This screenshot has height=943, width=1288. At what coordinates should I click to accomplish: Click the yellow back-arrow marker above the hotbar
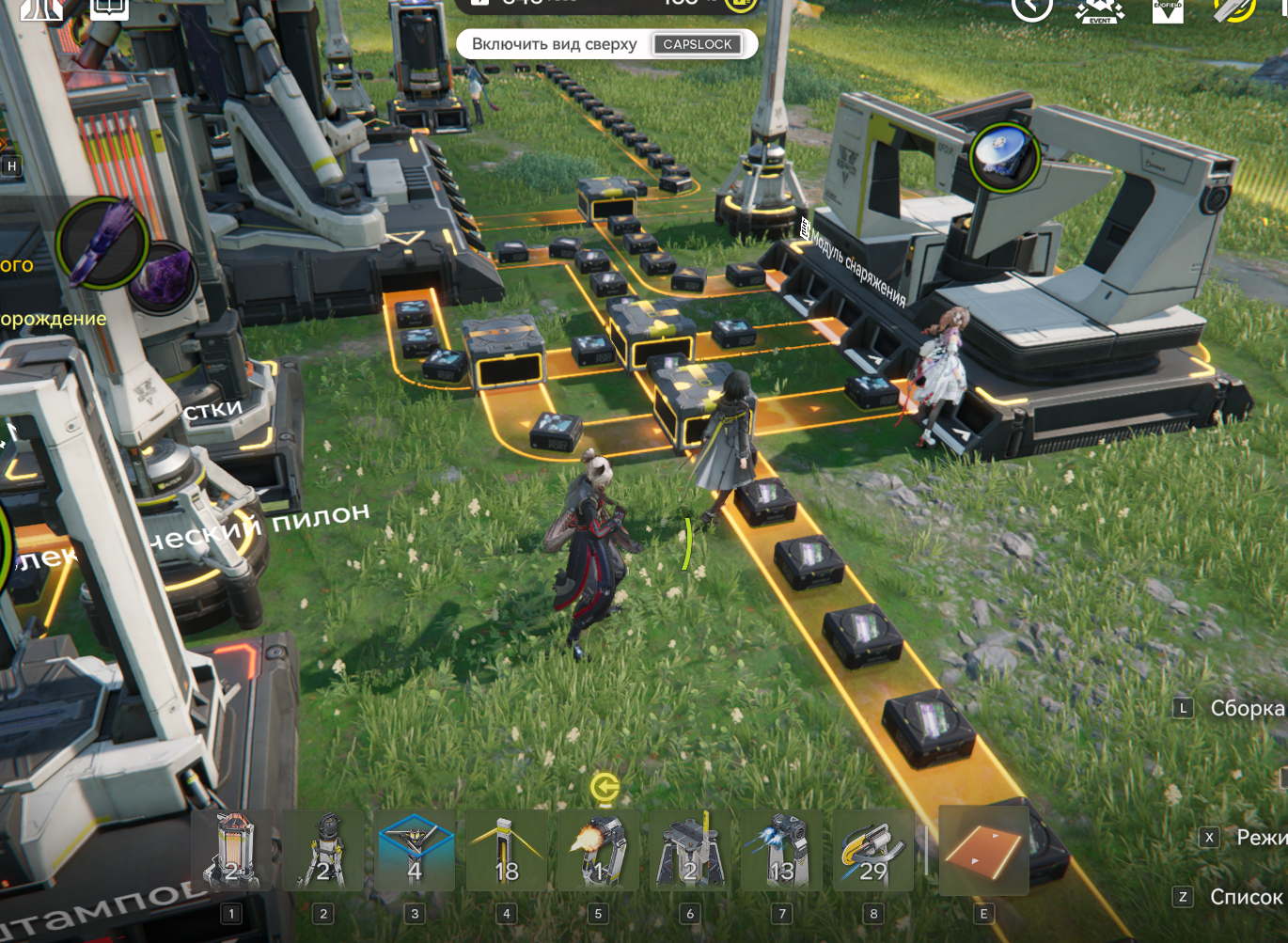pos(605,786)
